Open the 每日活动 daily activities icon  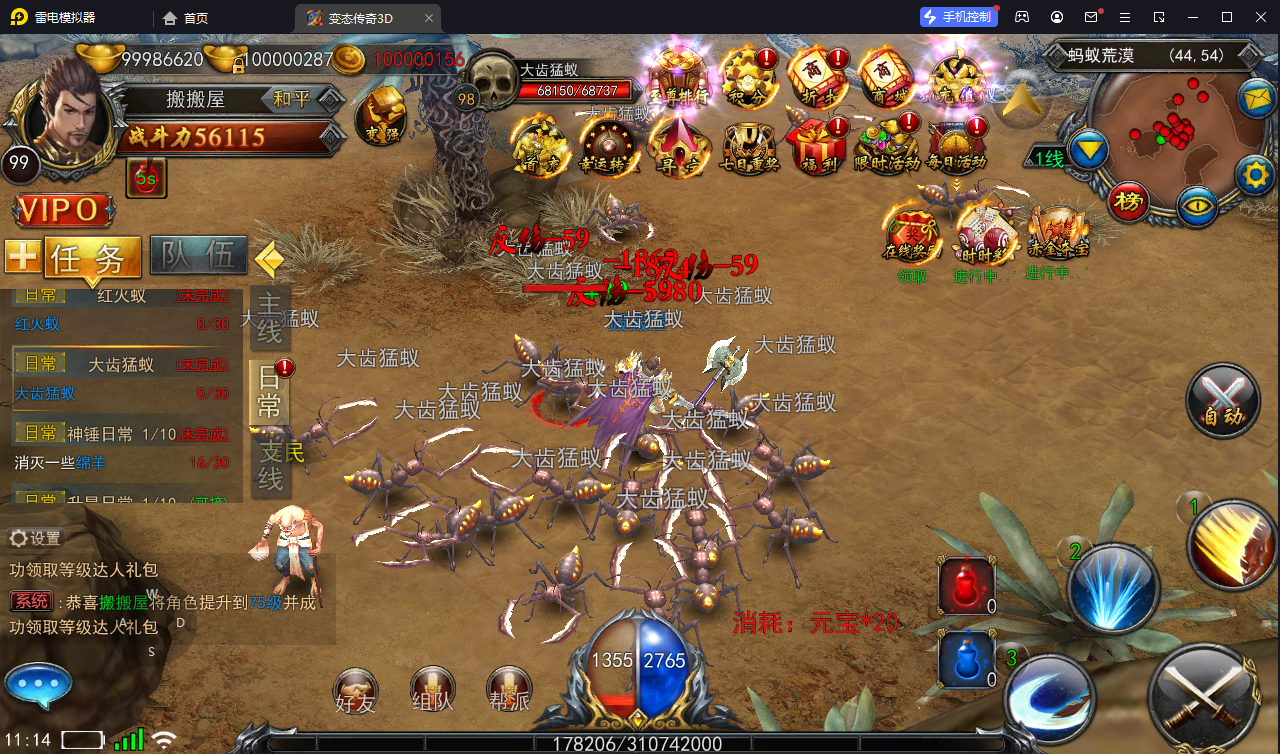956,146
